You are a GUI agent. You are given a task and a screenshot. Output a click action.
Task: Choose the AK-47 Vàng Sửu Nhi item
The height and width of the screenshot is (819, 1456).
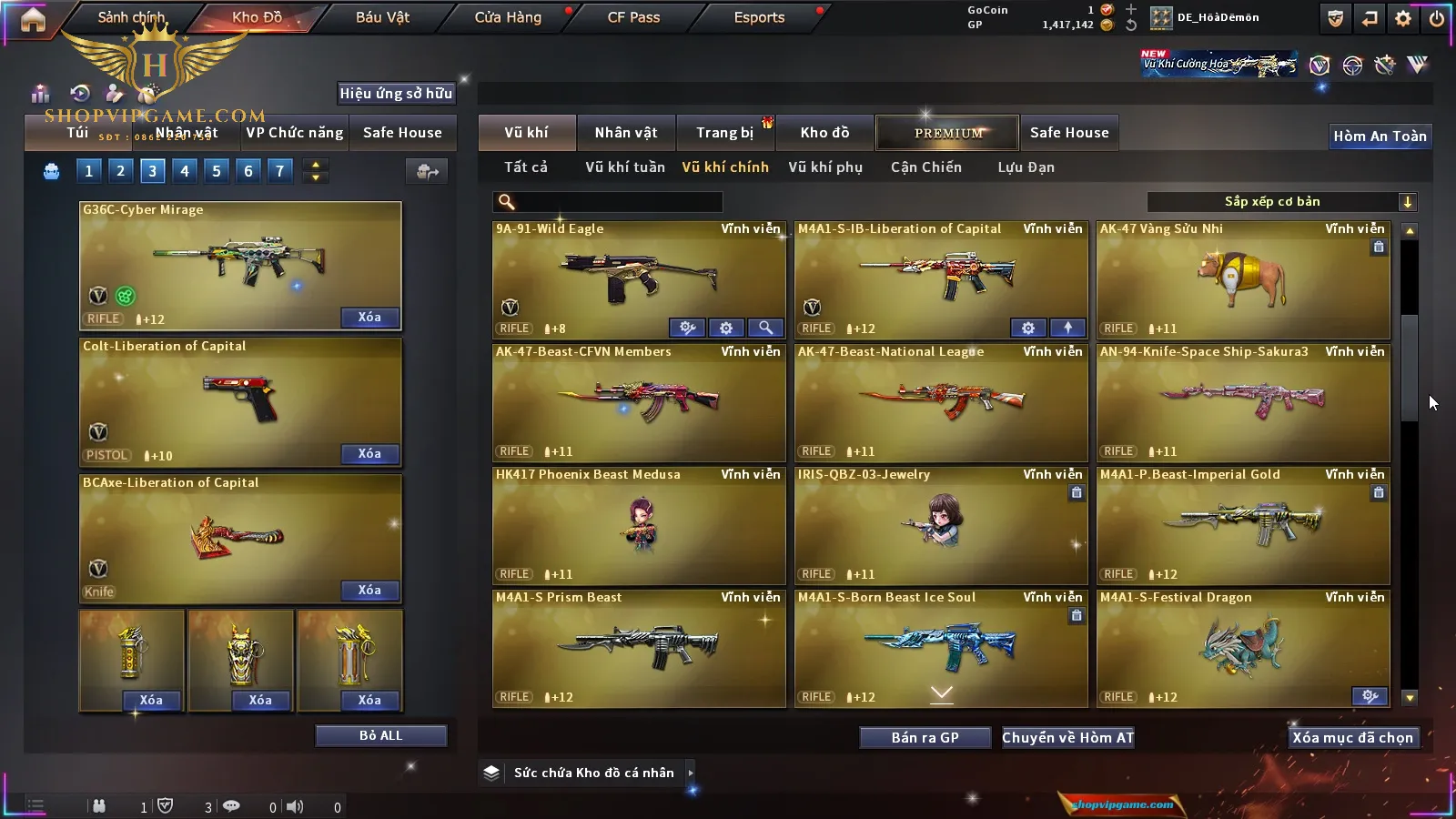(1242, 278)
